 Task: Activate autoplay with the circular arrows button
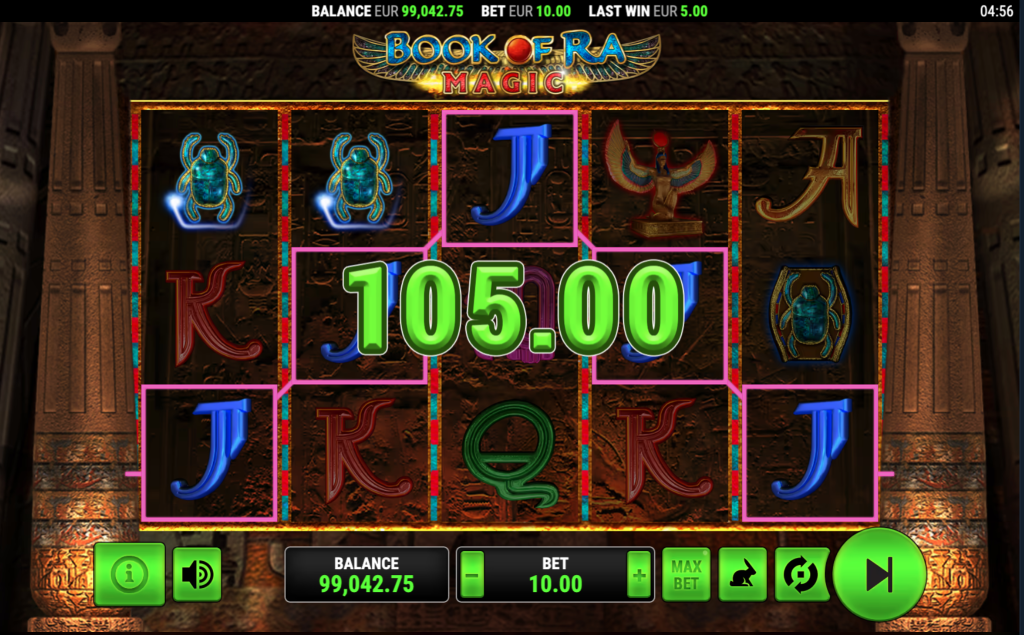point(801,574)
